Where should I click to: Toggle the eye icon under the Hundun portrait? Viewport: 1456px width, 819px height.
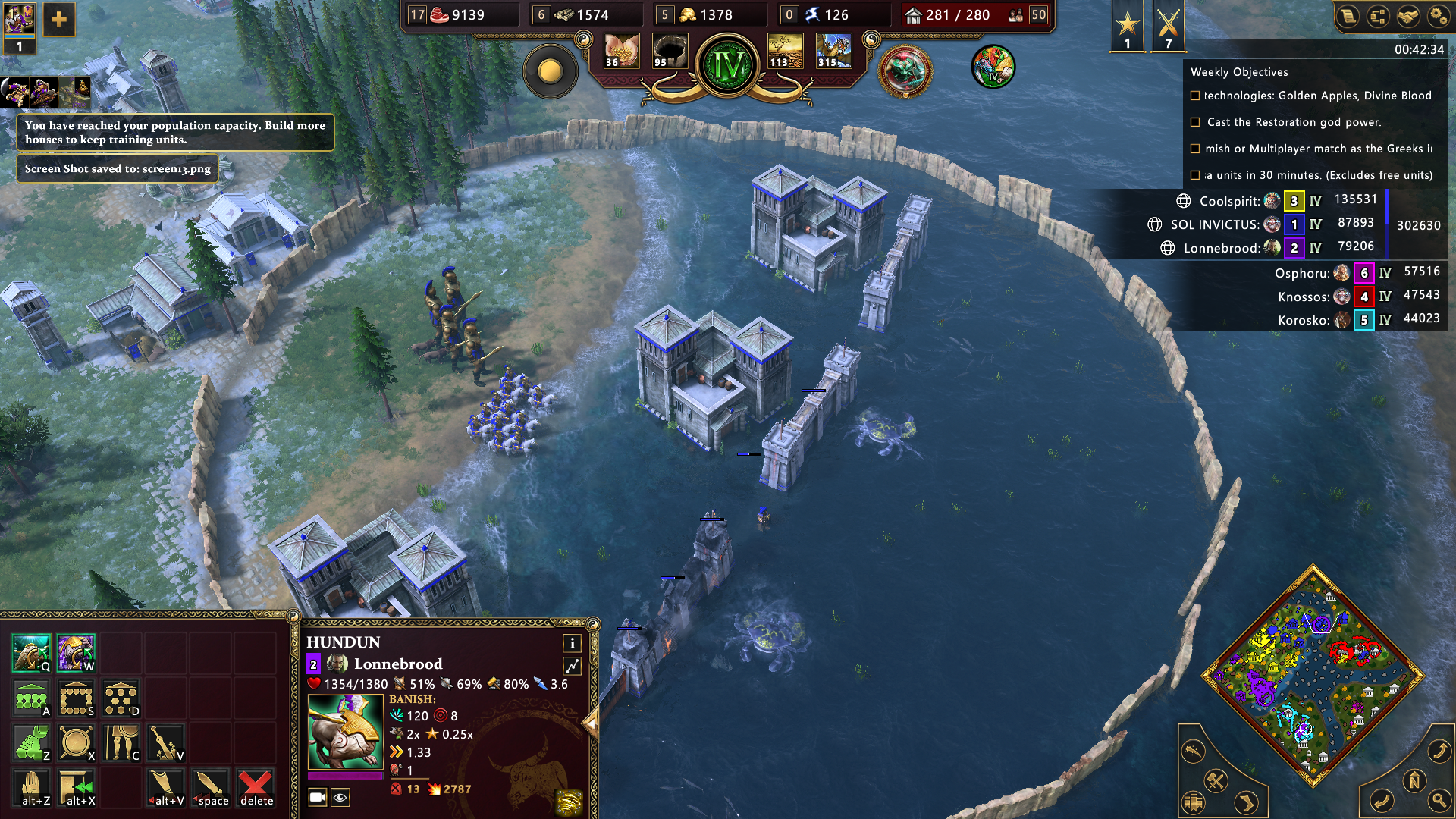(340, 797)
